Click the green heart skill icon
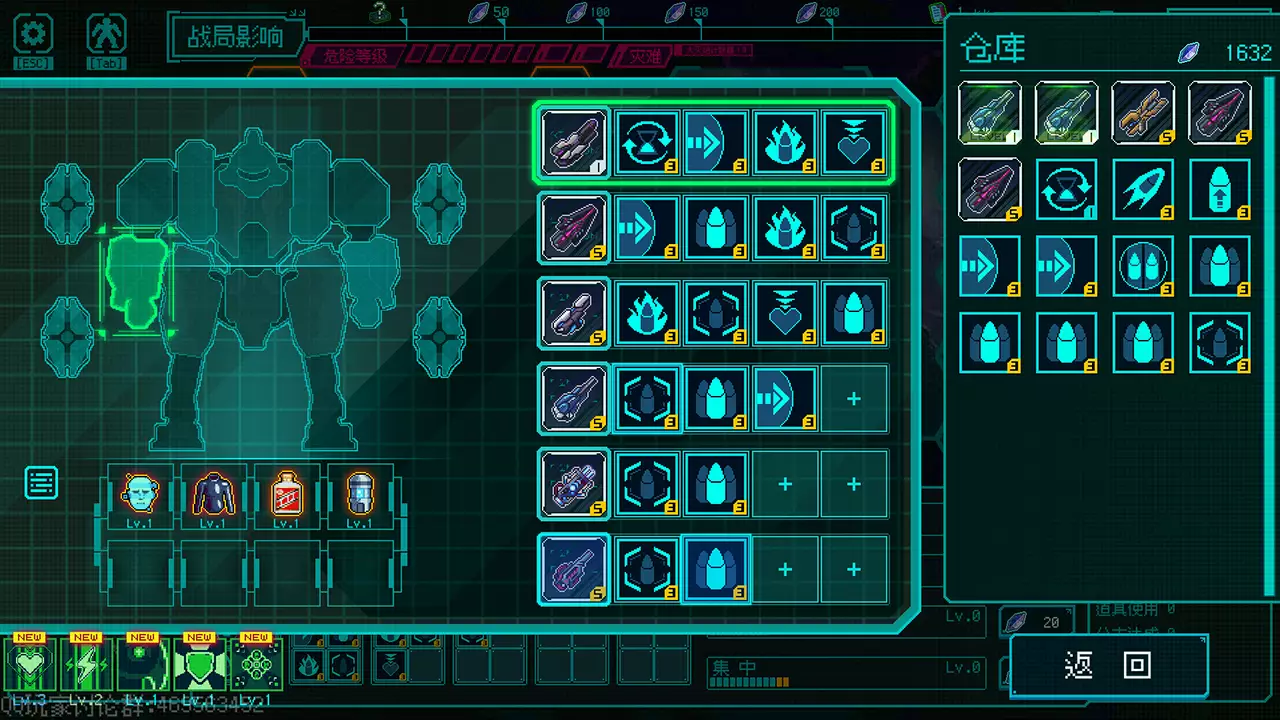 (29, 665)
